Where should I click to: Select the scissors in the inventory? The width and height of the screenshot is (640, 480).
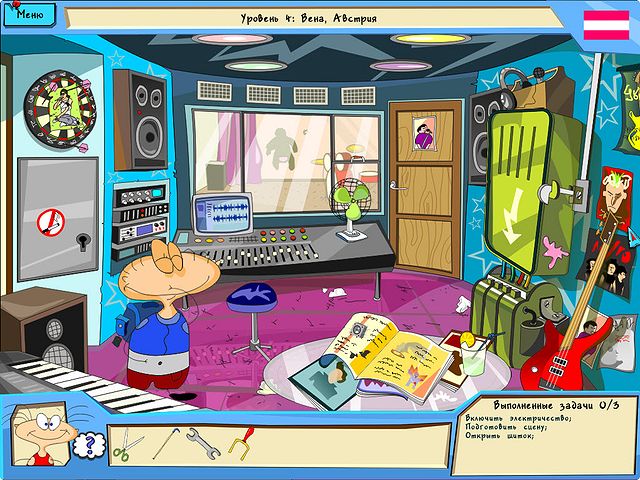coord(122,444)
